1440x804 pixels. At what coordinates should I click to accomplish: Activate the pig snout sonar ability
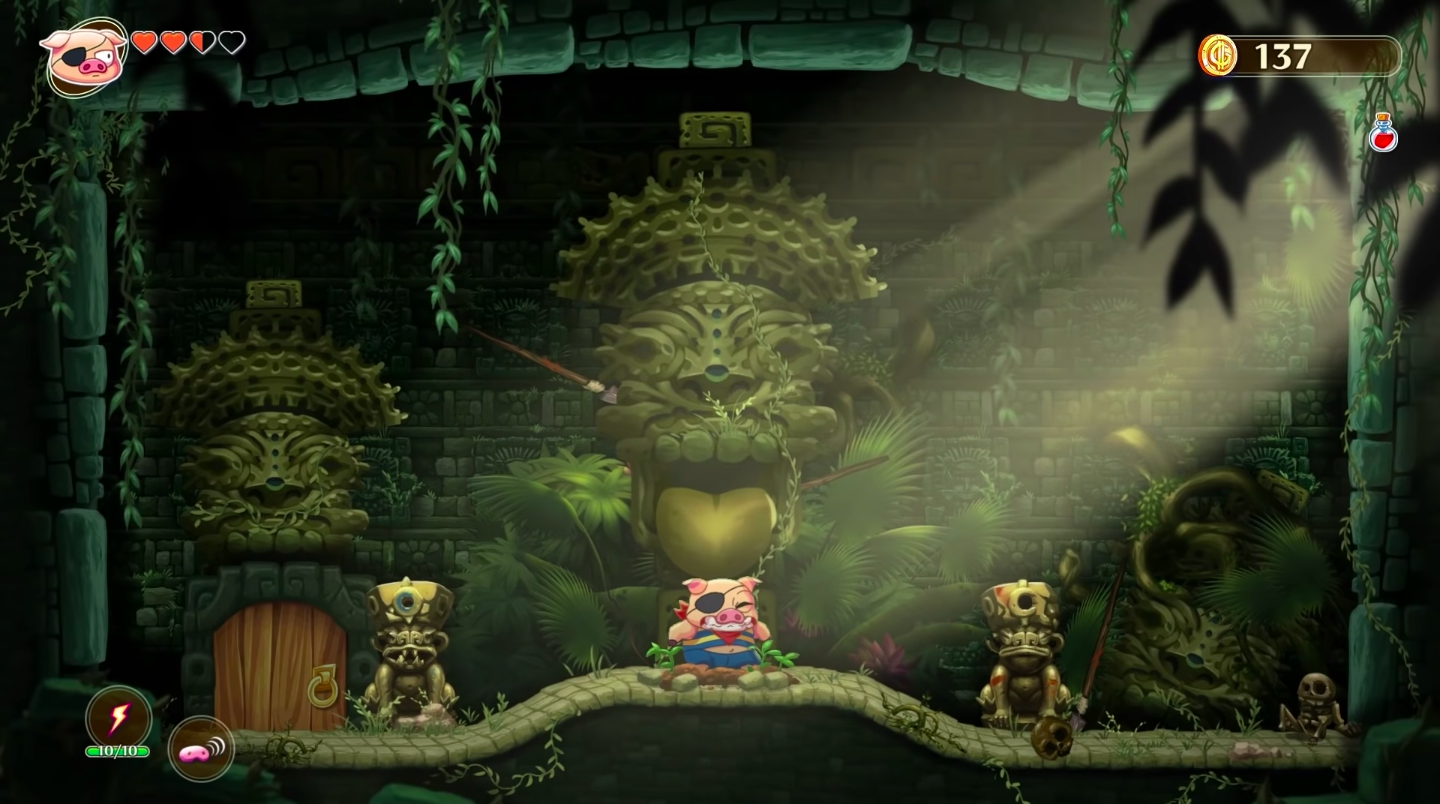[201, 750]
